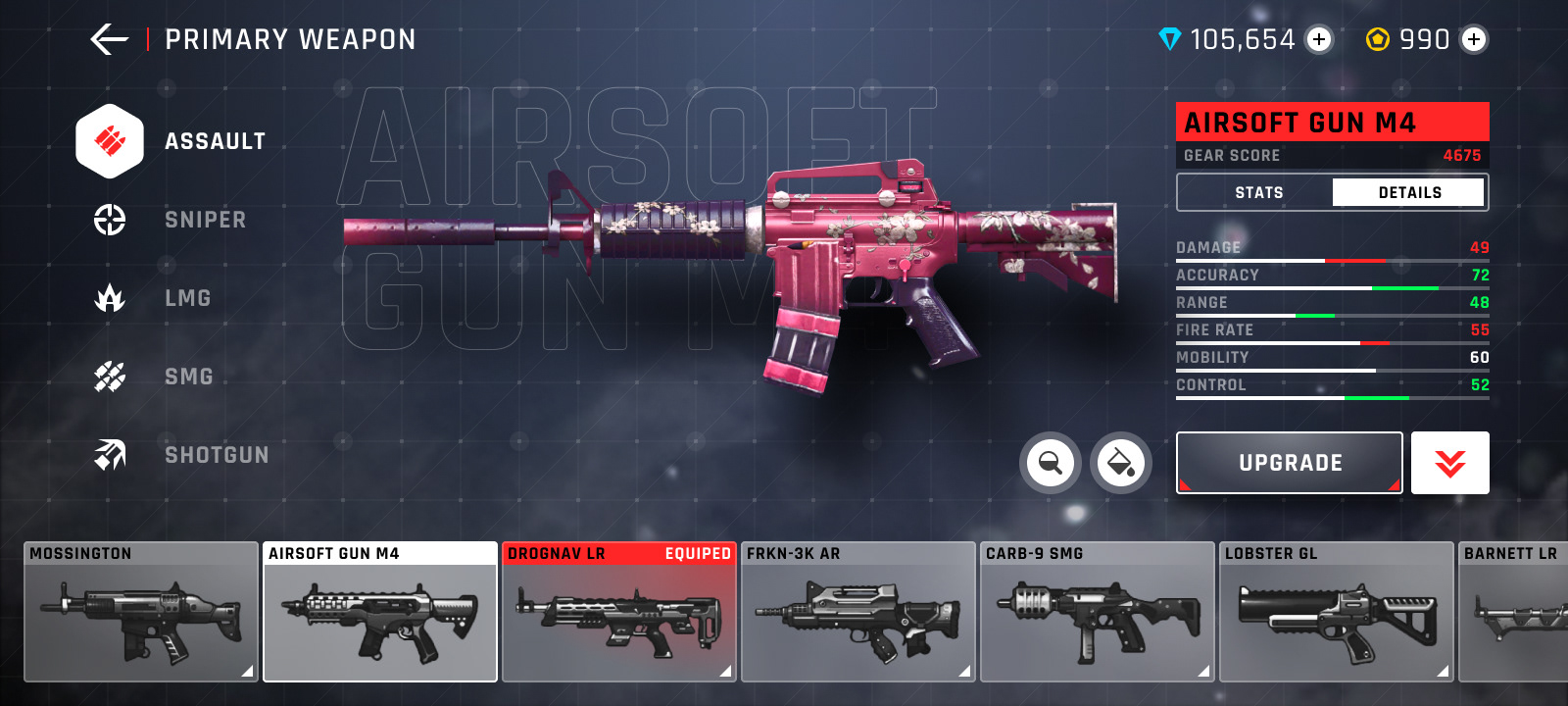Pick the FRKN-3K AR weapon card

[x=858, y=613]
